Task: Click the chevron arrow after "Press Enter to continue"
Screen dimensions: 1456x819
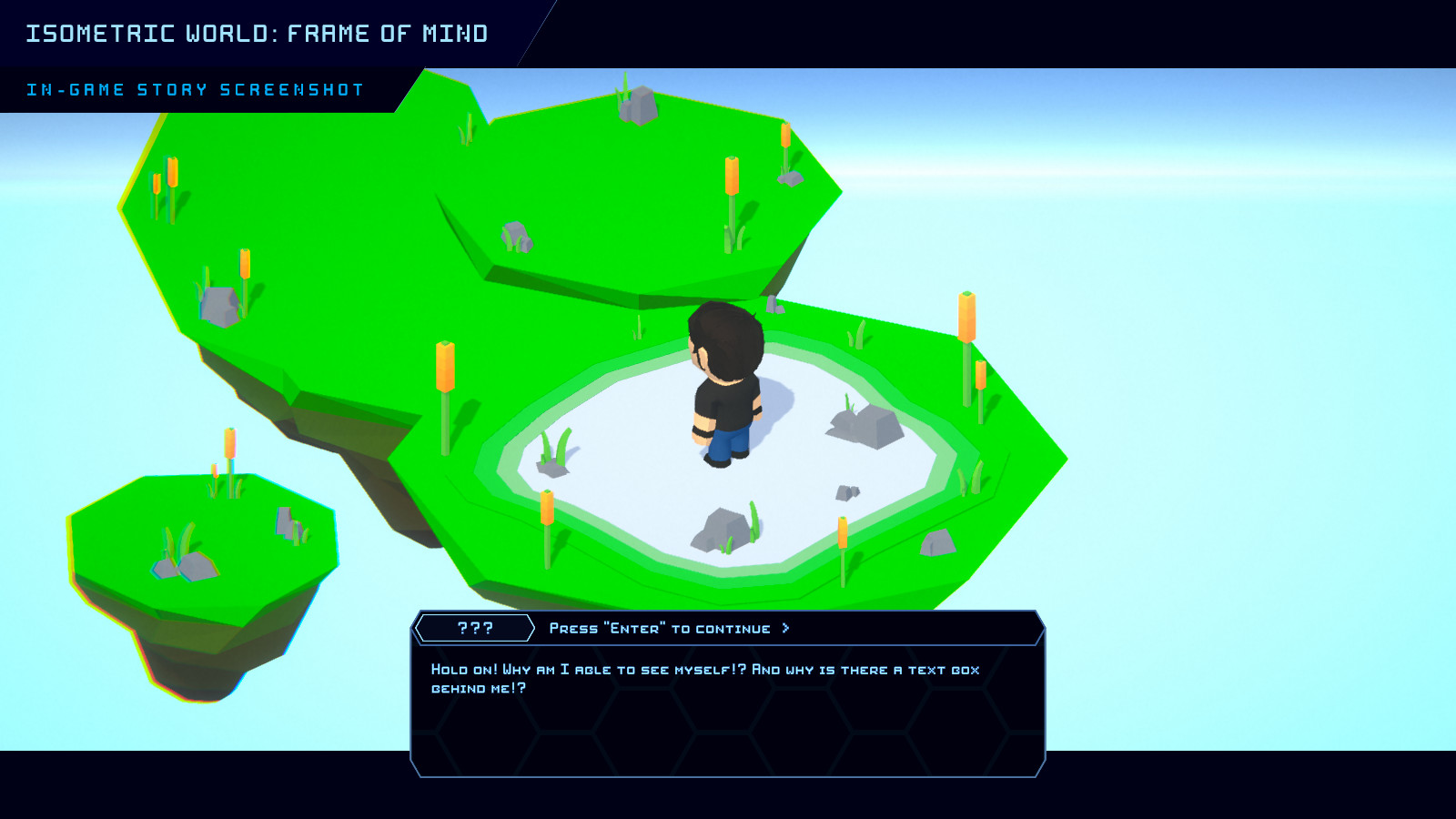Action: (x=786, y=627)
